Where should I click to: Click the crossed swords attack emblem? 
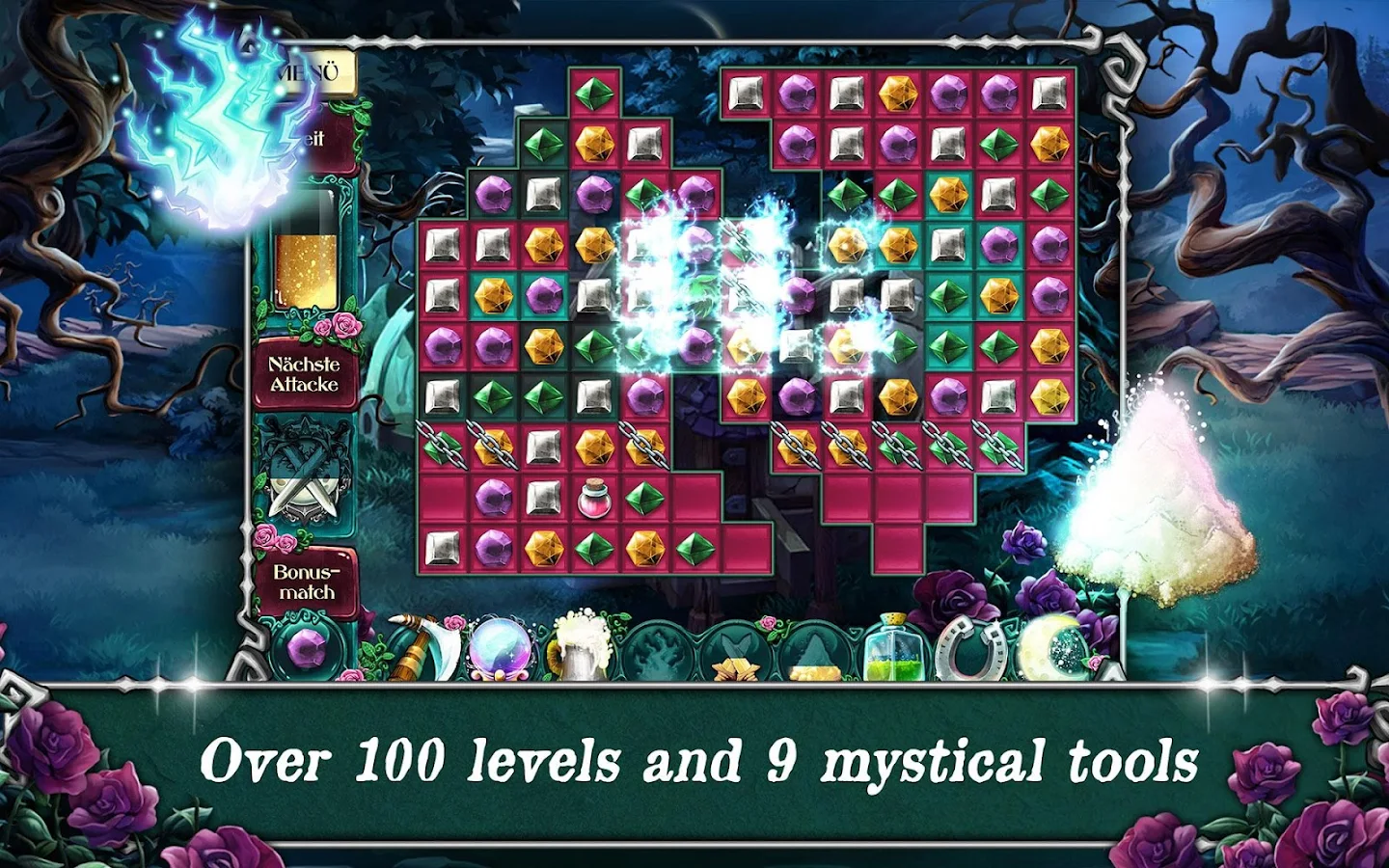307,471
